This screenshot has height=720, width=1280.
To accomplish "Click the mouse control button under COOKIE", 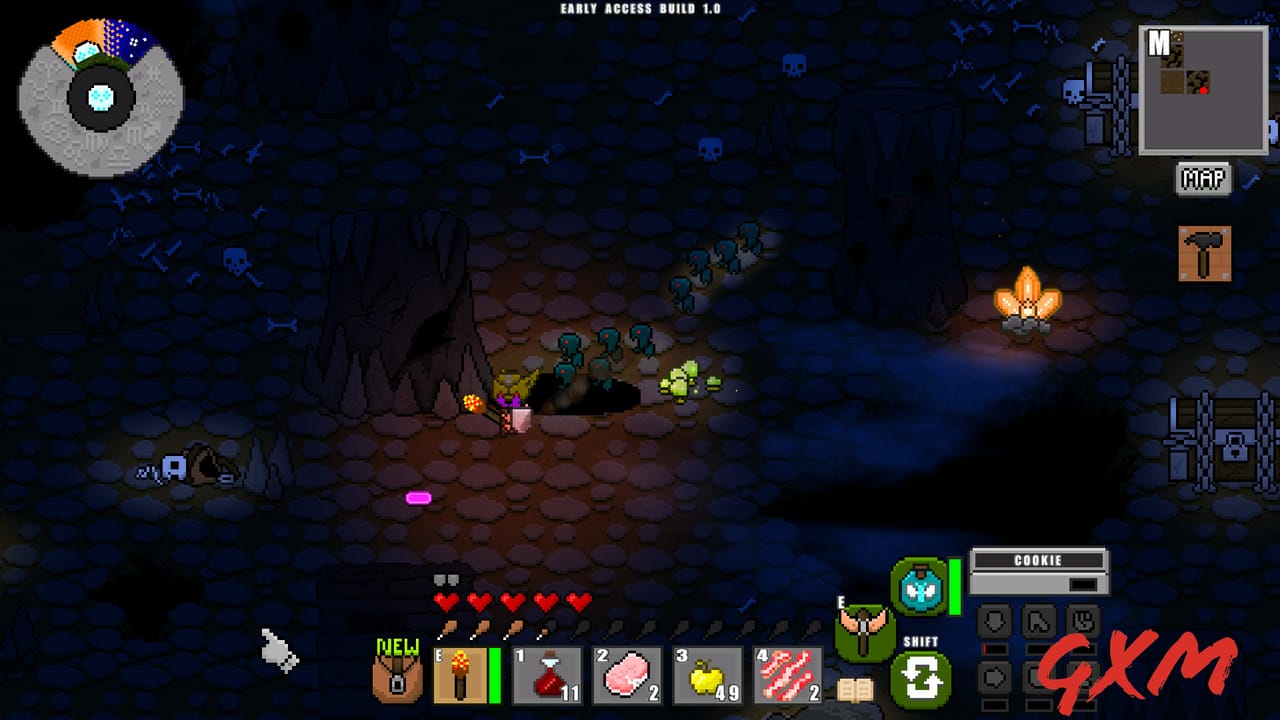I will pyautogui.click(x=1040, y=620).
